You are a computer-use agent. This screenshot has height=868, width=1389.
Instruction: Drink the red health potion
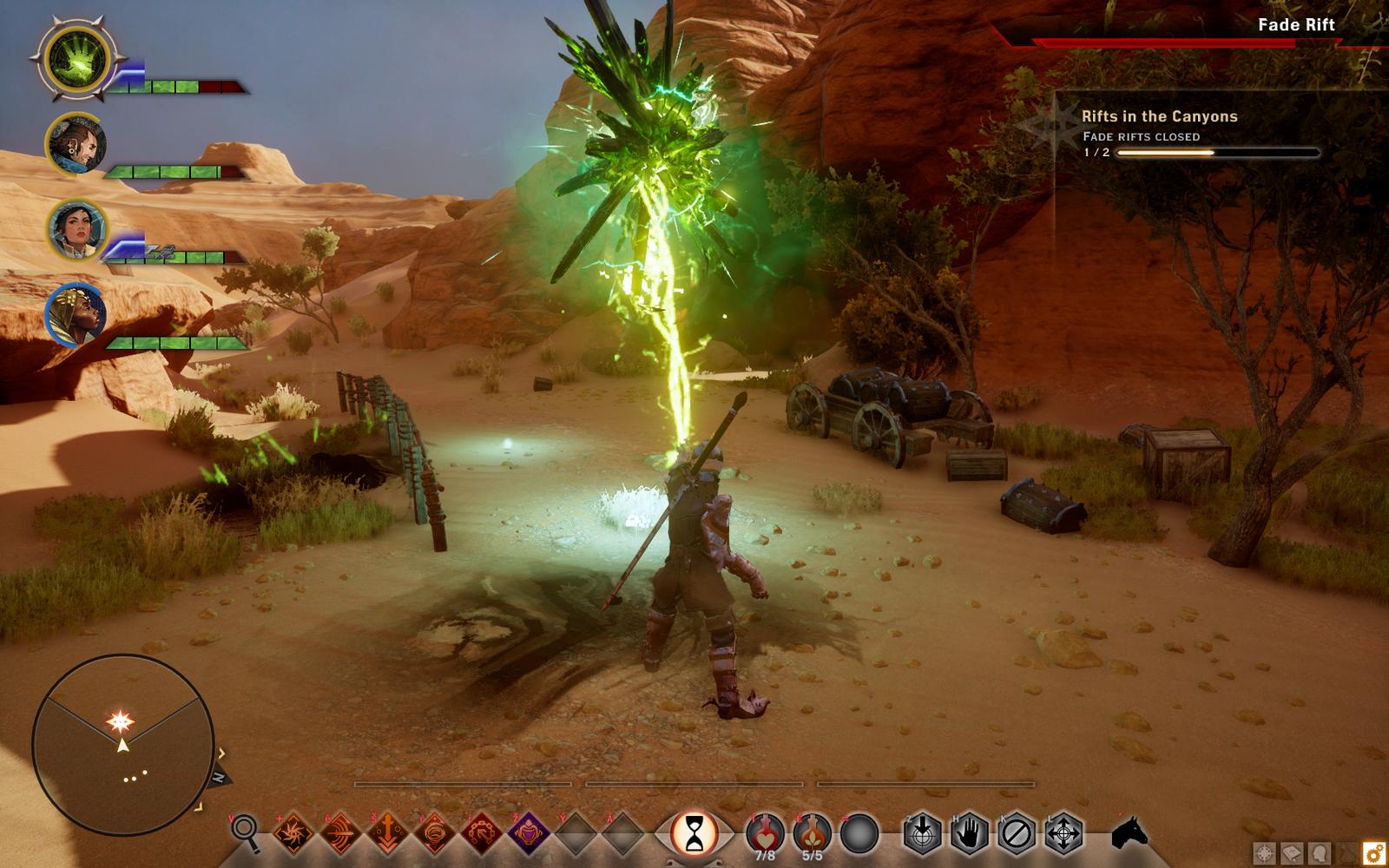(765, 832)
